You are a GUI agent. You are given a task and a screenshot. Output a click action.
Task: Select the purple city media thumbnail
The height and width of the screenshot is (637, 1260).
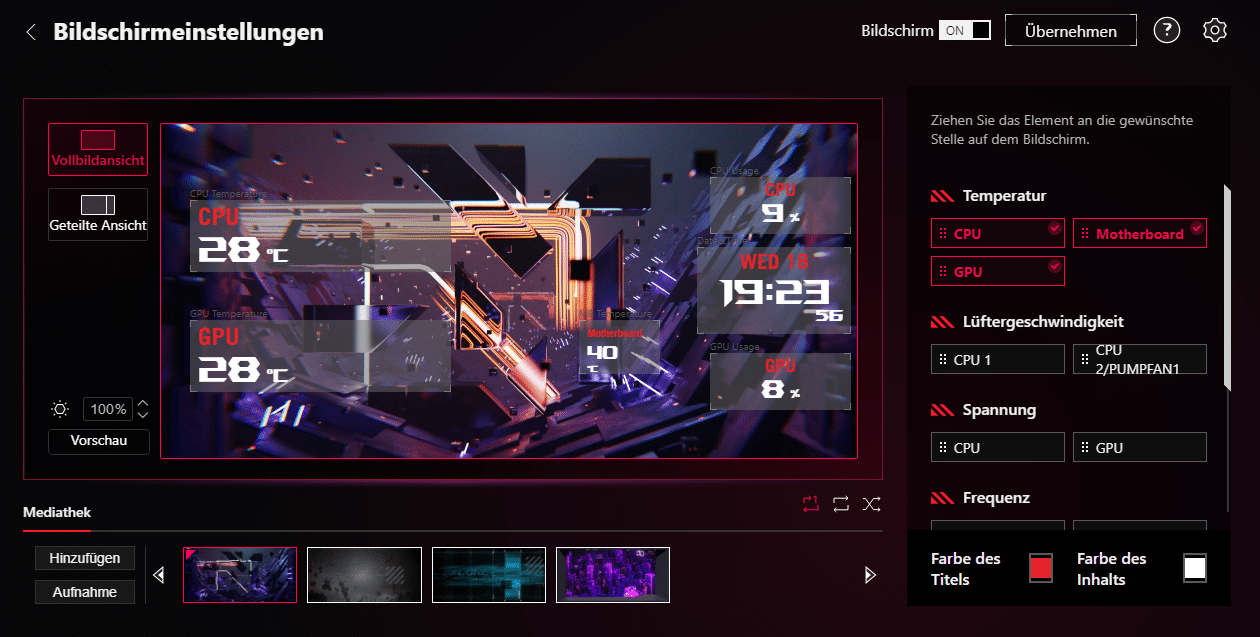click(x=612, y=575)
